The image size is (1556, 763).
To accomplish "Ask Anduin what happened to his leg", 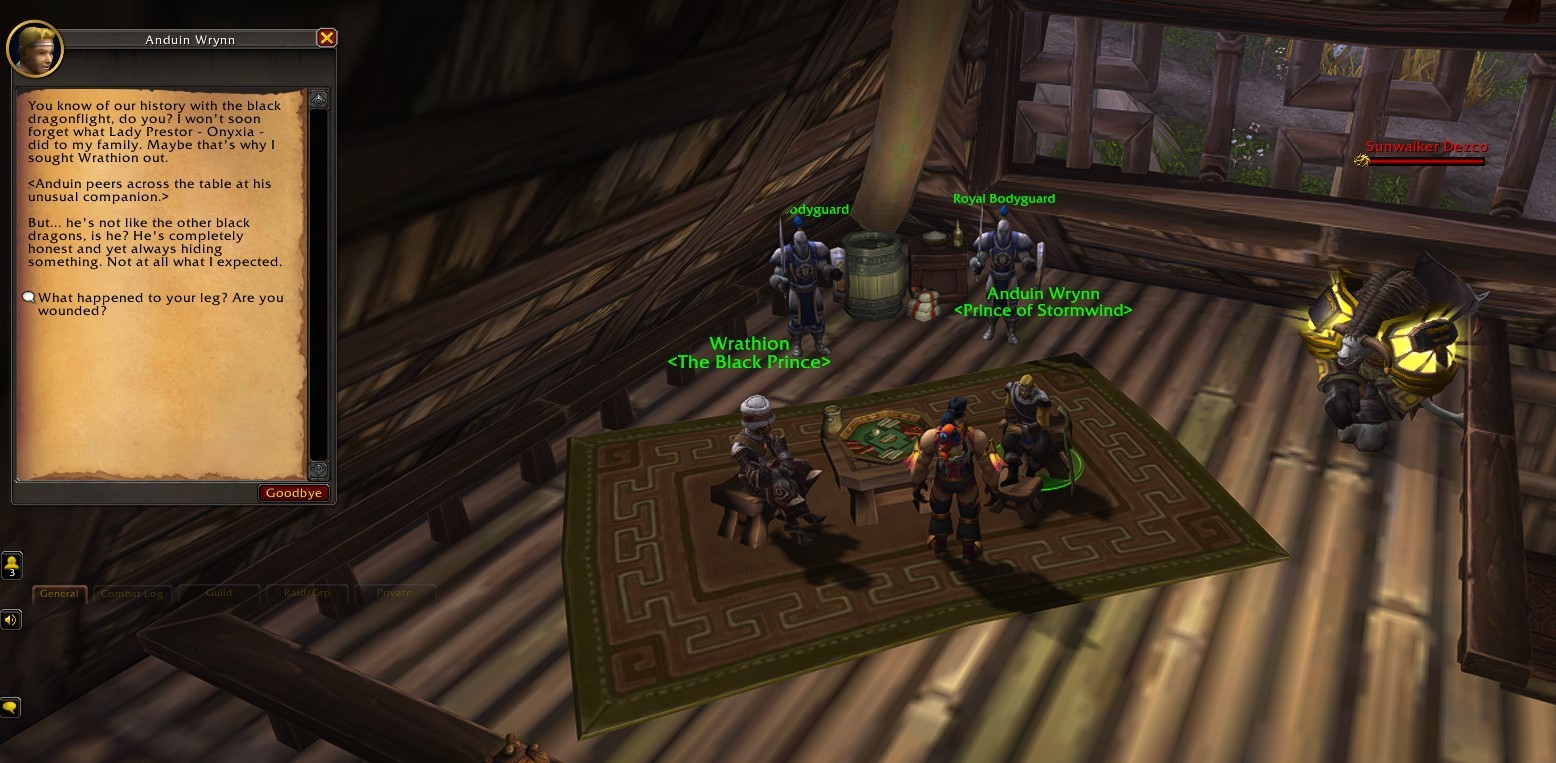I will pos(160,304).
